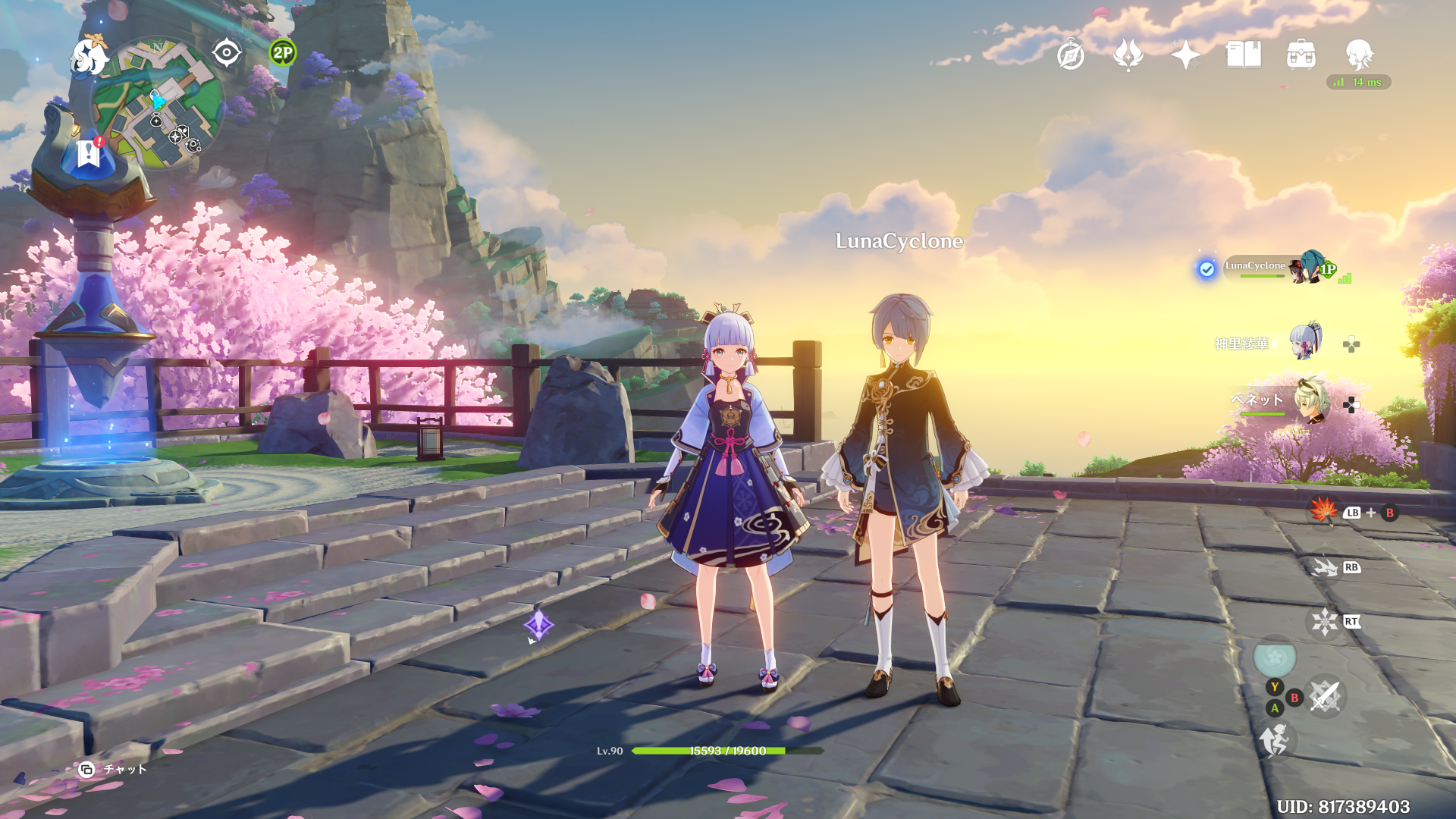Click the running figure sprint icon

point(1274,741)
